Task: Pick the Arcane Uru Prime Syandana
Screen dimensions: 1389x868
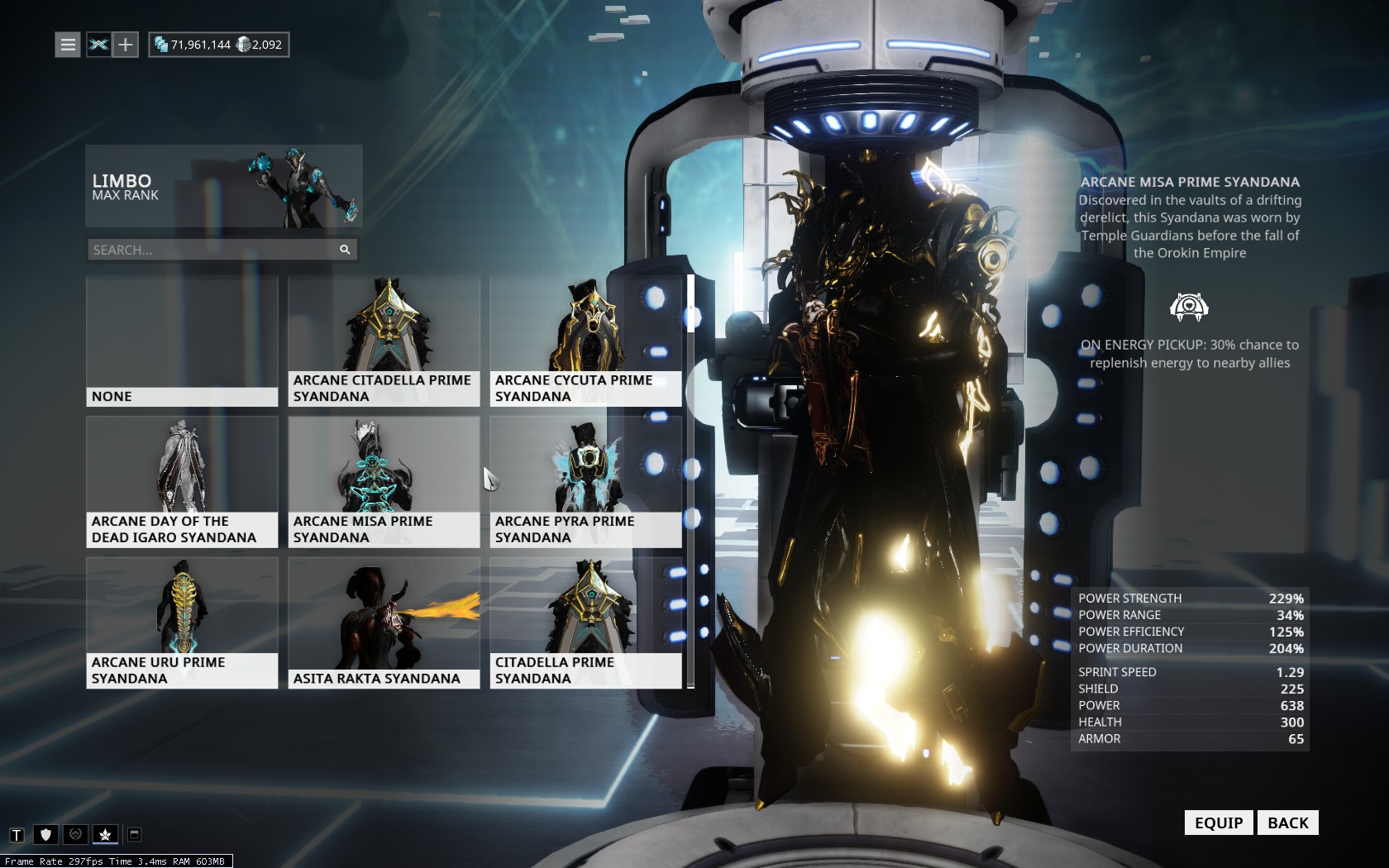Action: 182,623
